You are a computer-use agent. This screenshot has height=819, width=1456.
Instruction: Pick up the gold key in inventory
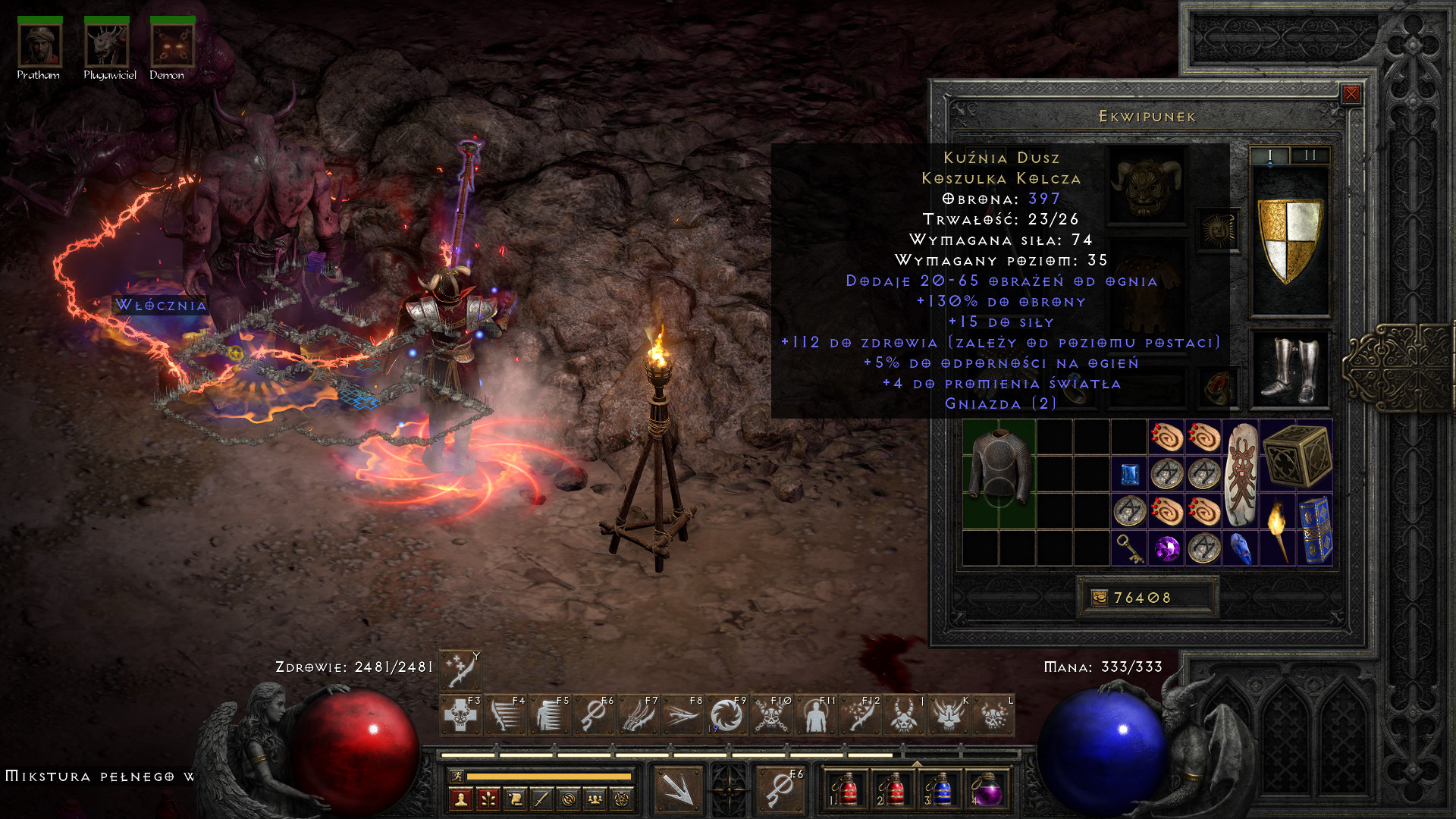(x=1130, y=548)
